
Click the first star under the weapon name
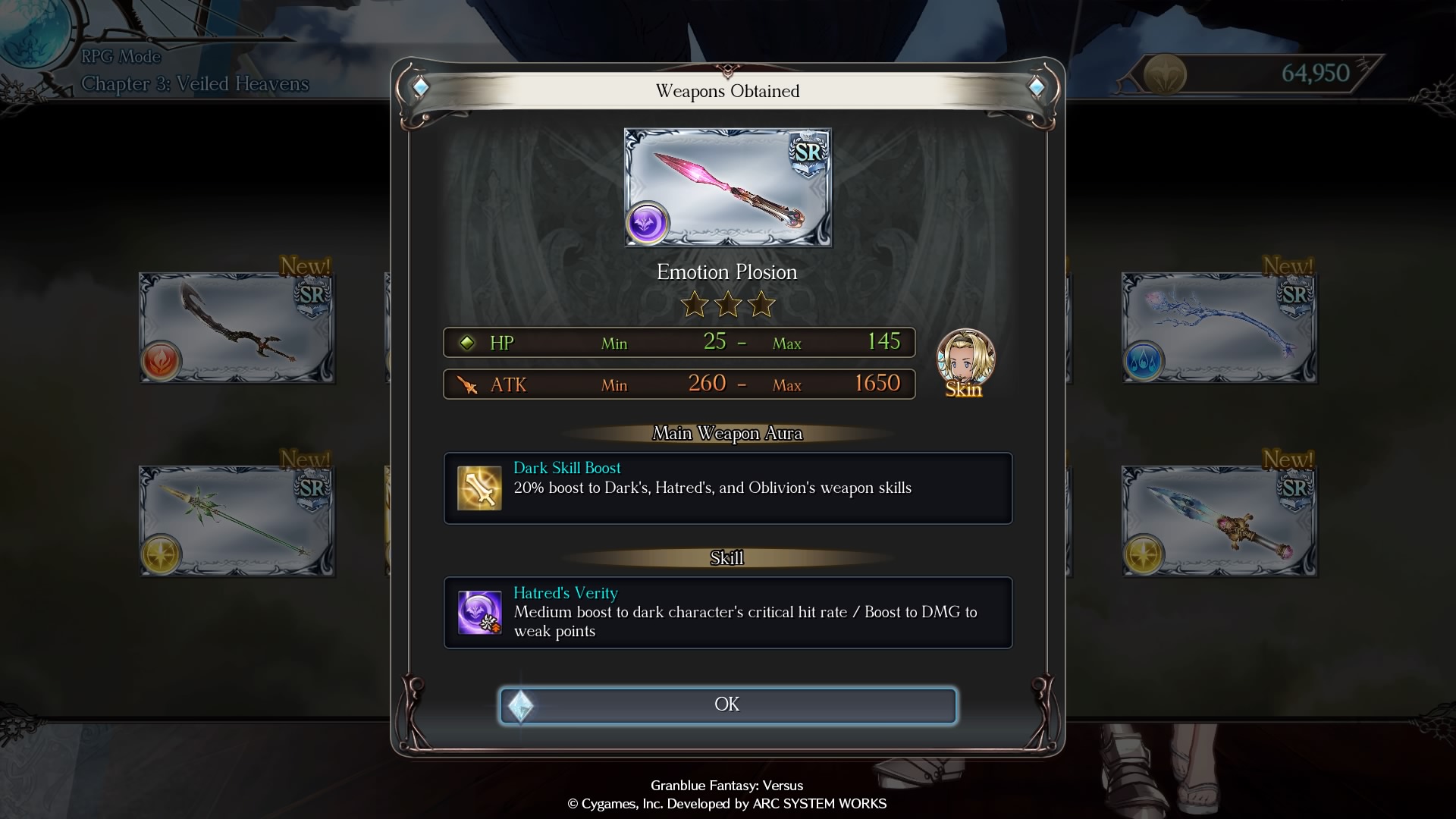(694, 304)
